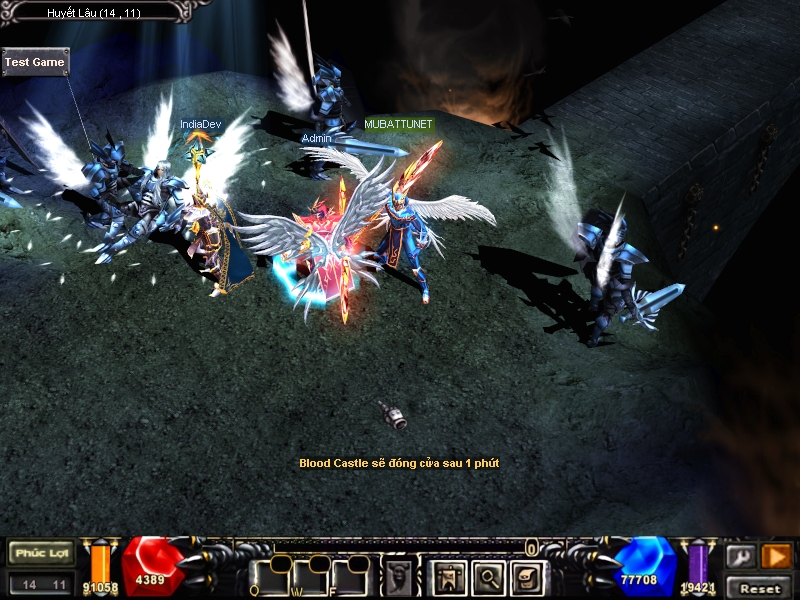Hit the Reset button

pos(760,588)
